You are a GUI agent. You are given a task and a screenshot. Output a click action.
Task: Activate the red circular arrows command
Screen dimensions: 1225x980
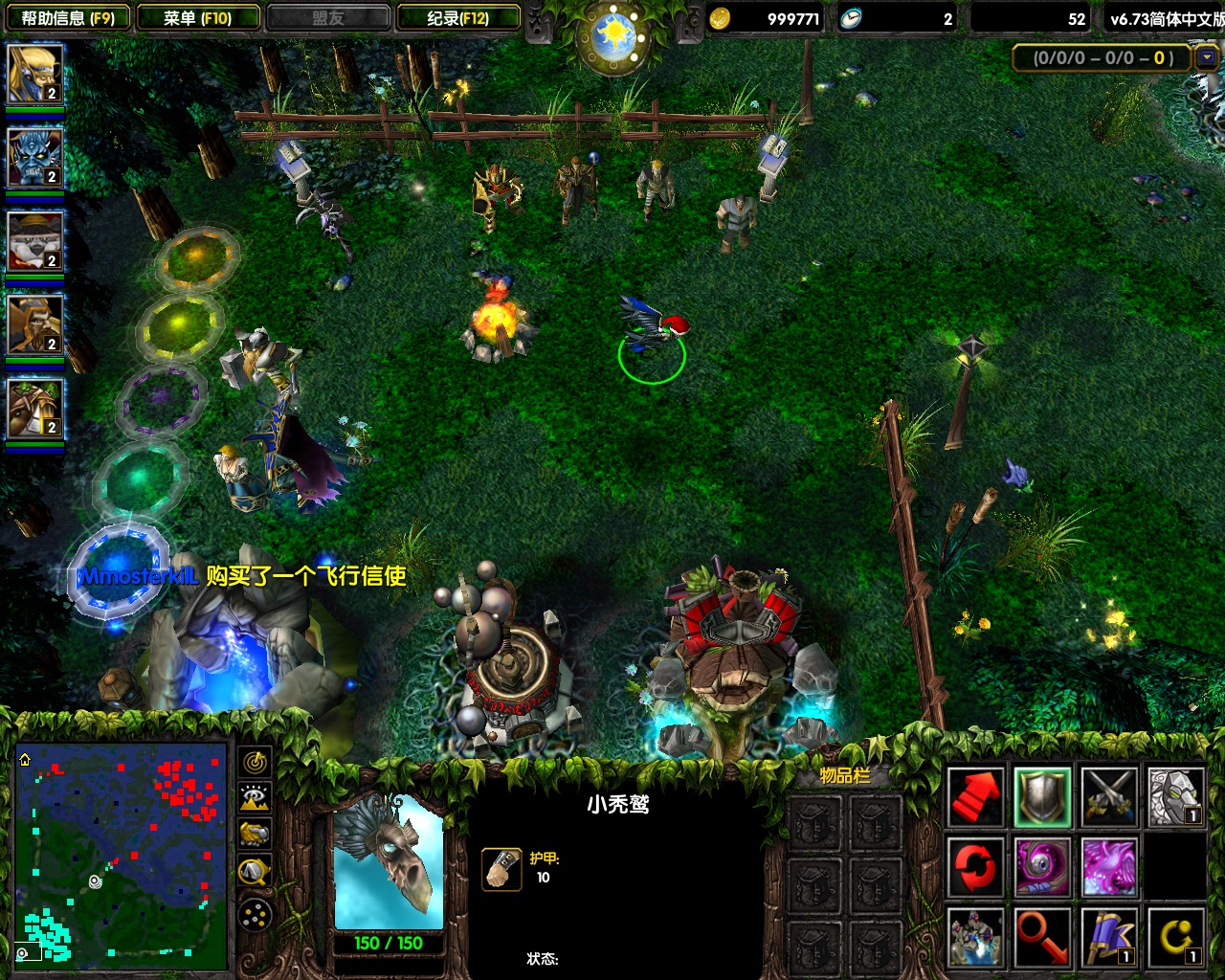[x=975, y=866]
